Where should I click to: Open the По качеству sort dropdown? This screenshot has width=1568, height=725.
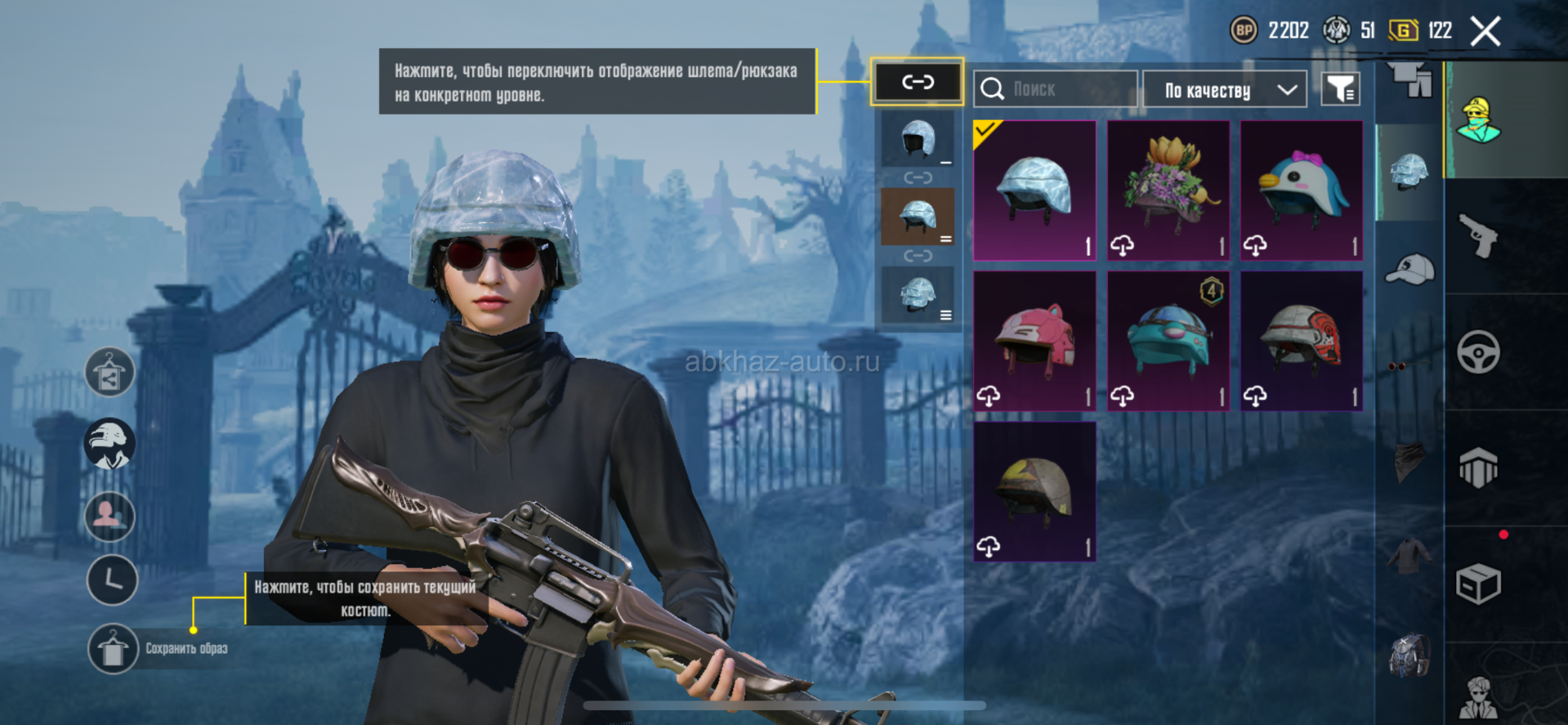1224,90
